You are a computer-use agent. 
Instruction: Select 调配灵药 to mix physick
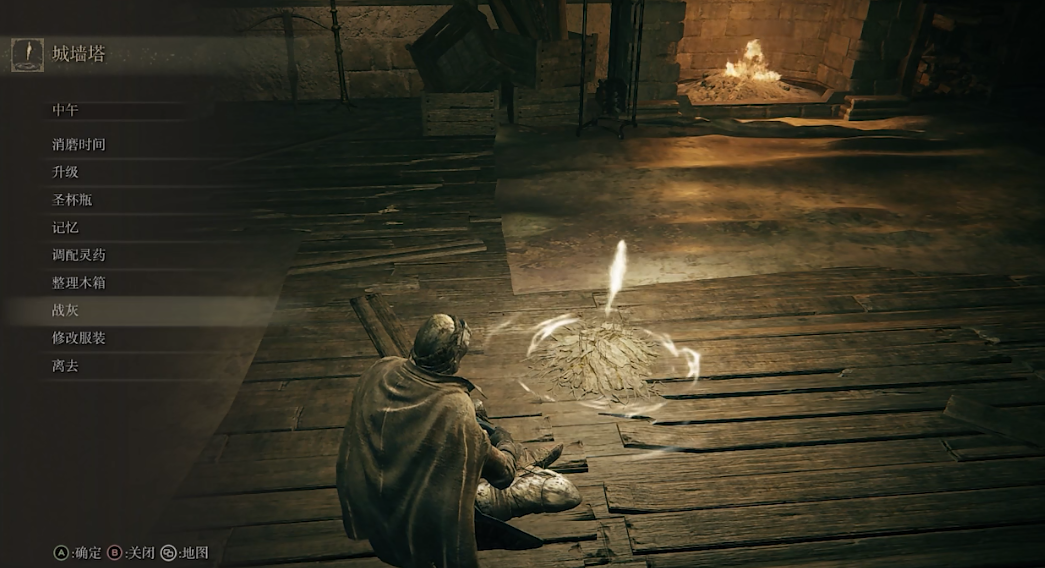[x=79, y=255]
